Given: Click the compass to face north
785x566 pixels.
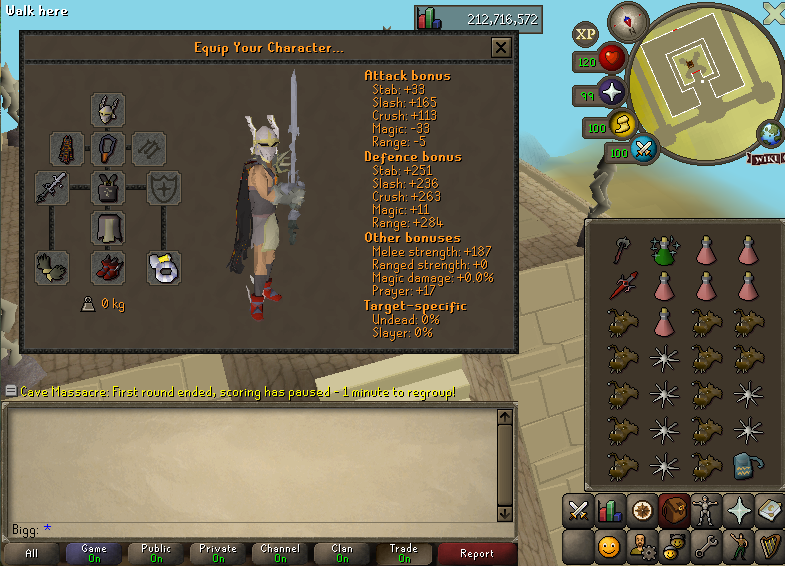Looking at the screenshot, I should click(629, 19).
